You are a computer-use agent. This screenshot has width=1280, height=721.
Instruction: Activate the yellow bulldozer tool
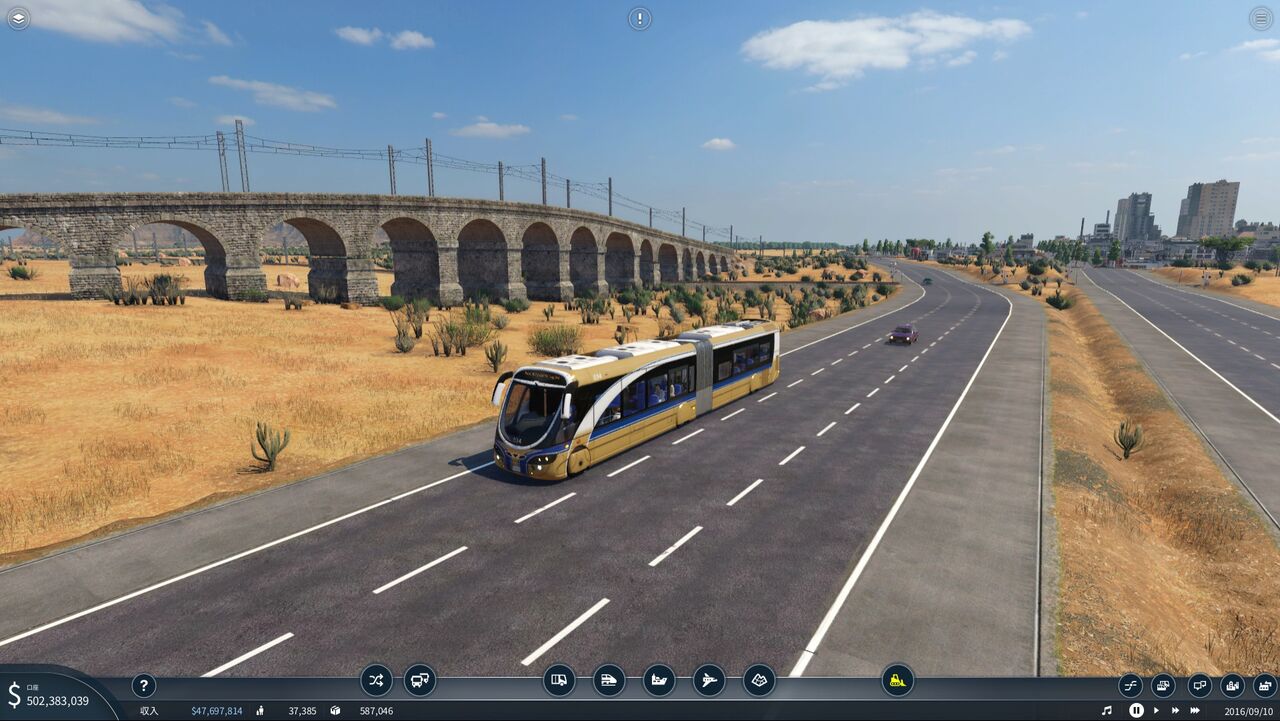pos(897,680)
